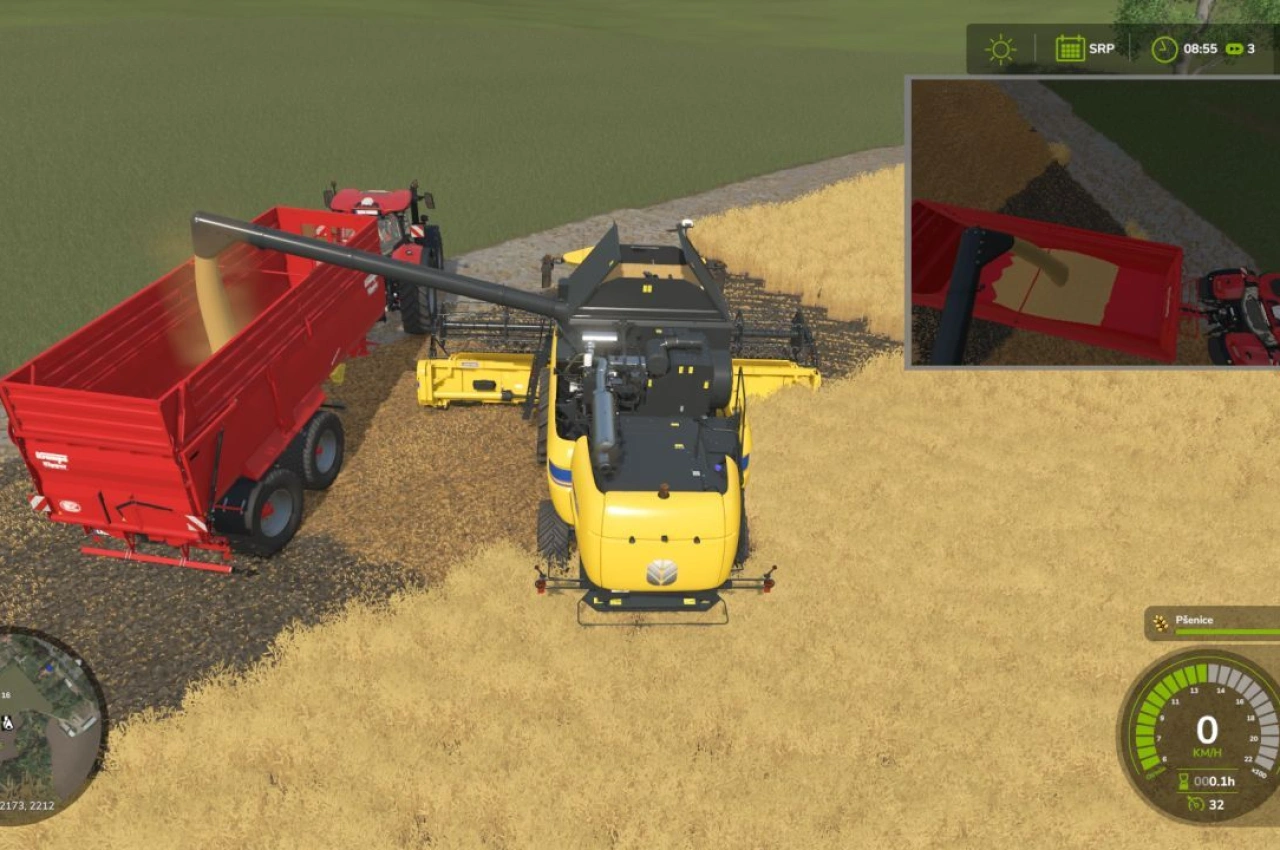Select the 08:55 time display
This screenshot has width=1280, height=850.
tap(1200, 47)
